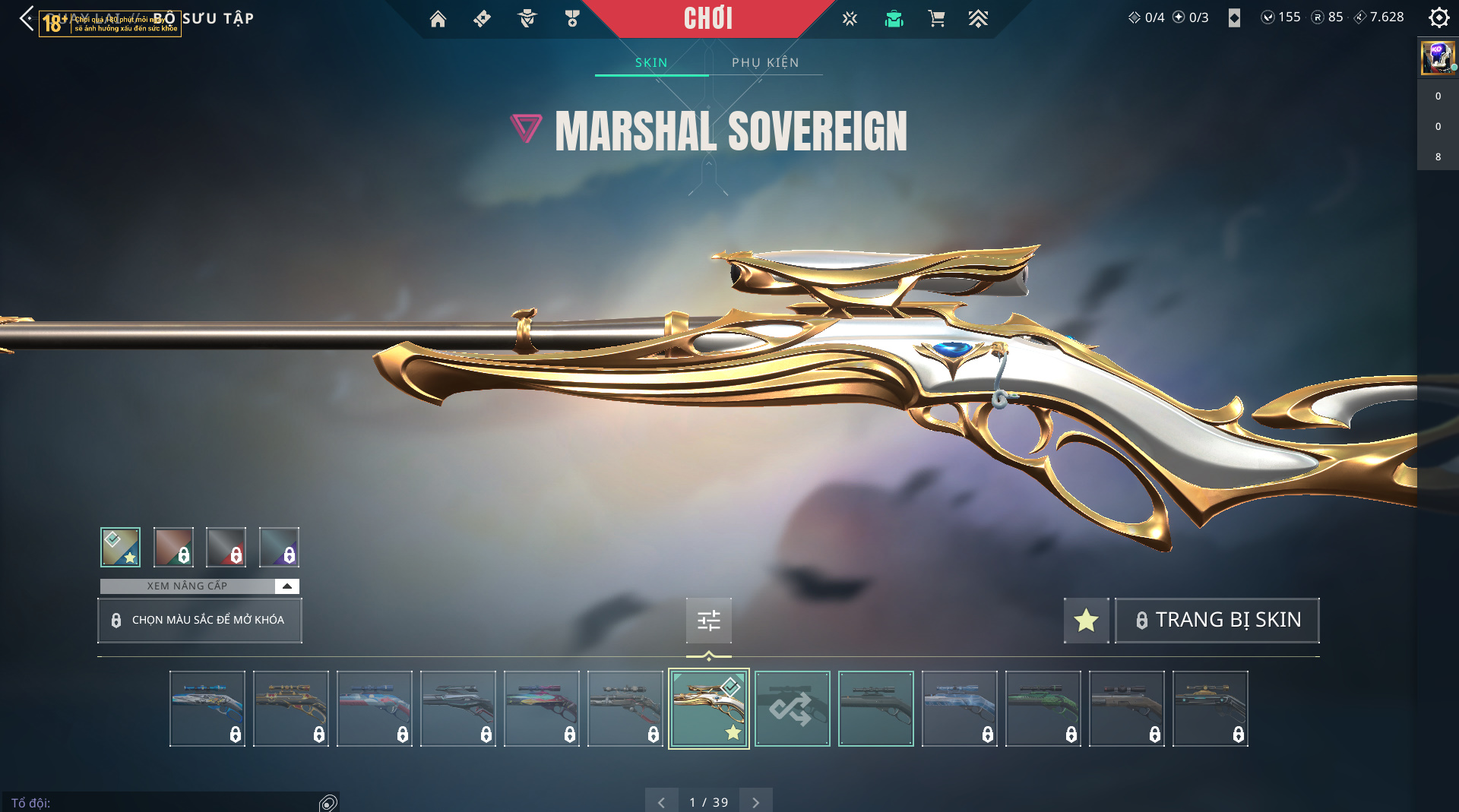The image size is (1459, 812).
Task: Open the store cart icon
Action: pyautogui.click(x=936, y=18)
